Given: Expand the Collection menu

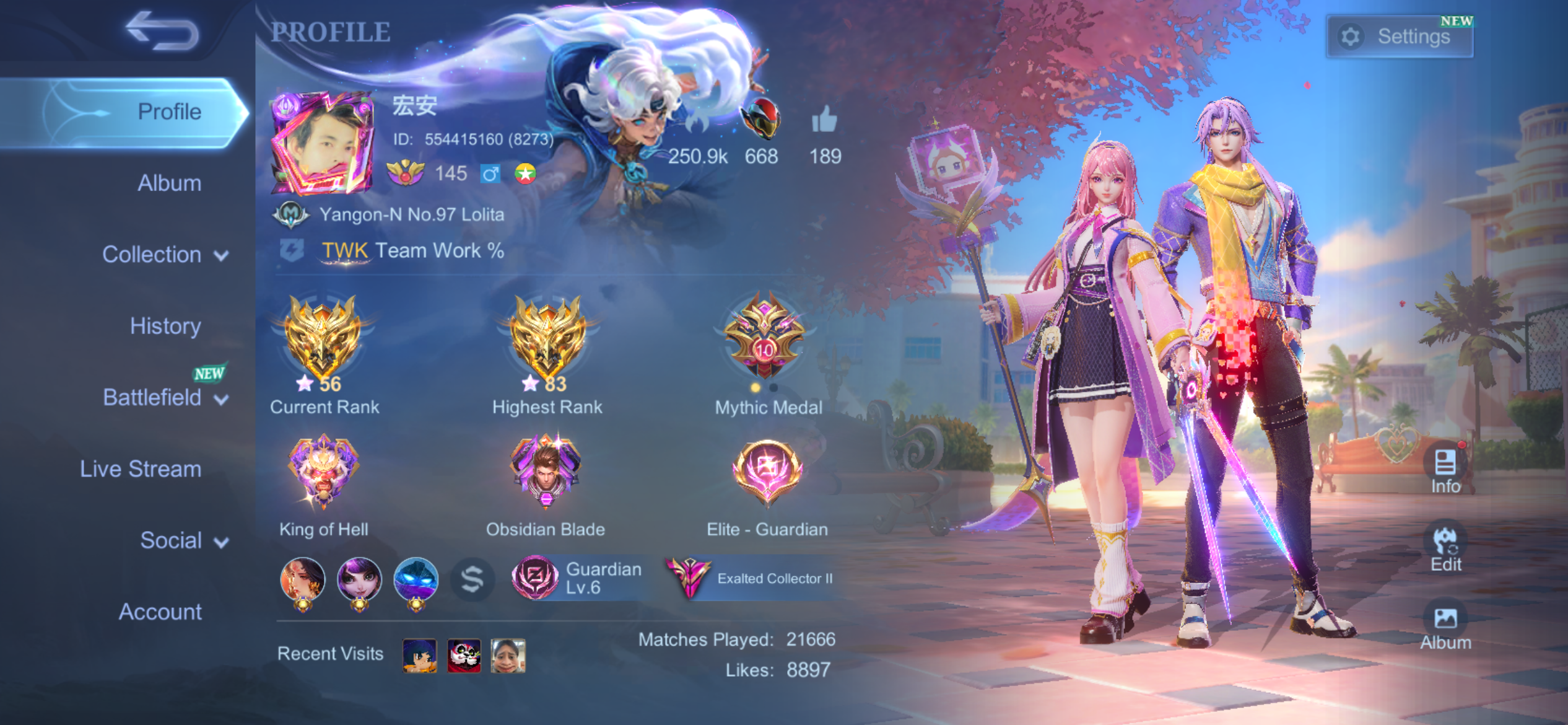Looking at the screenshot, I should pos(165,255).
